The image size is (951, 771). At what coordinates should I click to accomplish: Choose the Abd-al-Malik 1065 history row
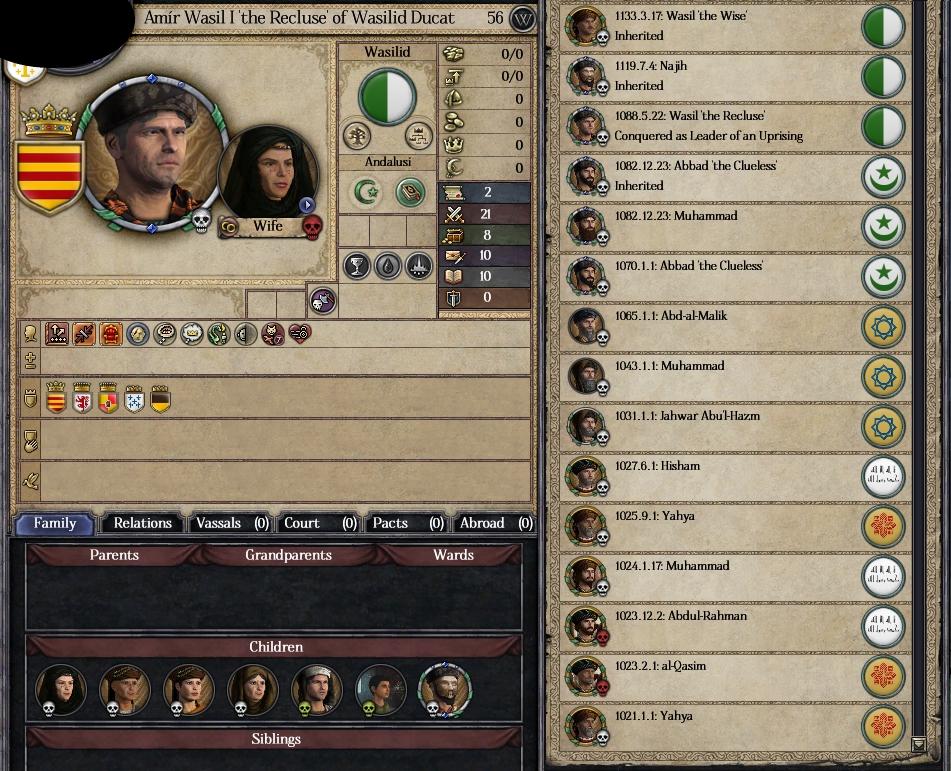pos(710,326)
